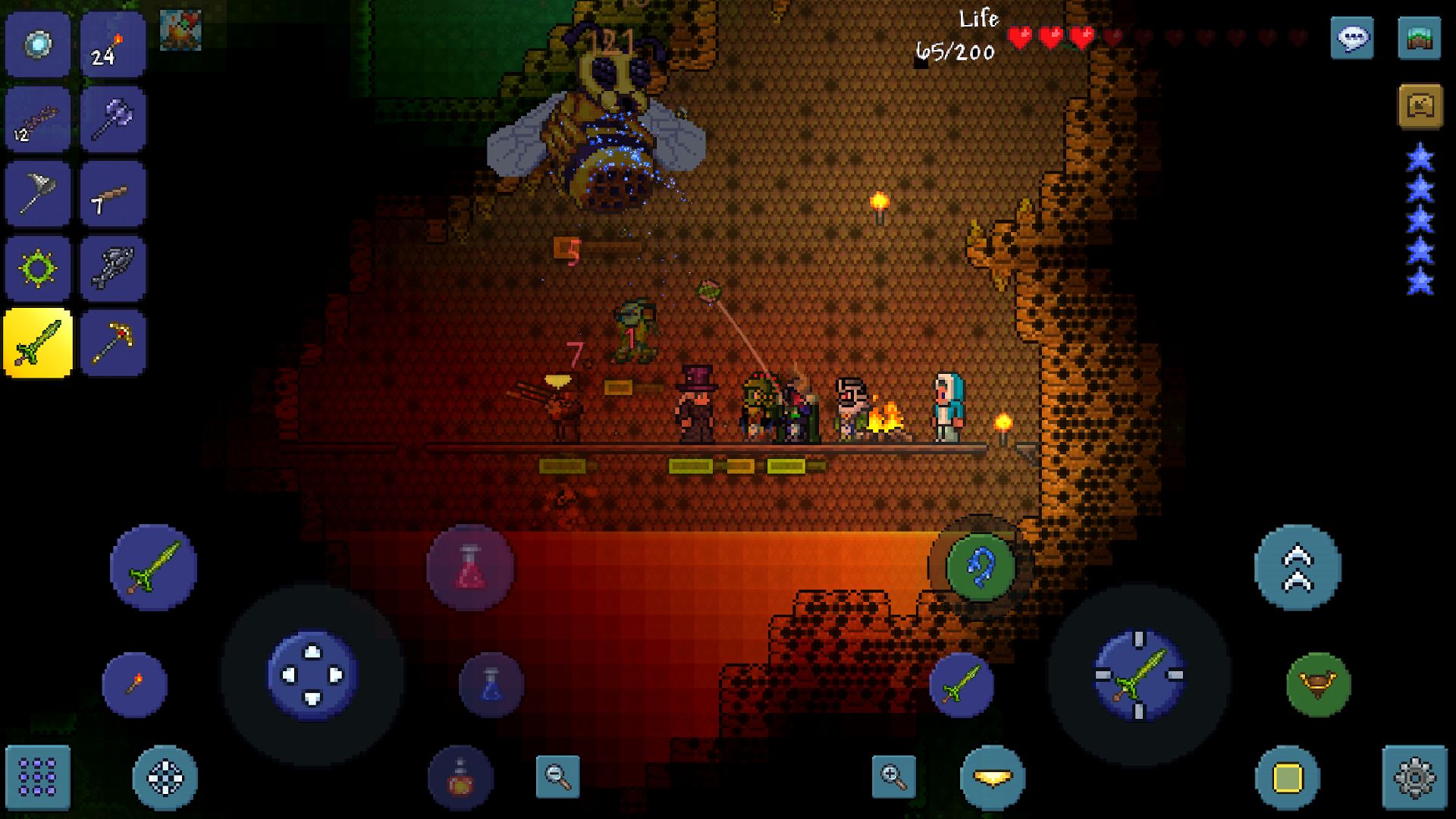Tap a heart on the Life bar
Image resolution: width=1456 pixels, height=819 pixels.
click(1020, 34)
